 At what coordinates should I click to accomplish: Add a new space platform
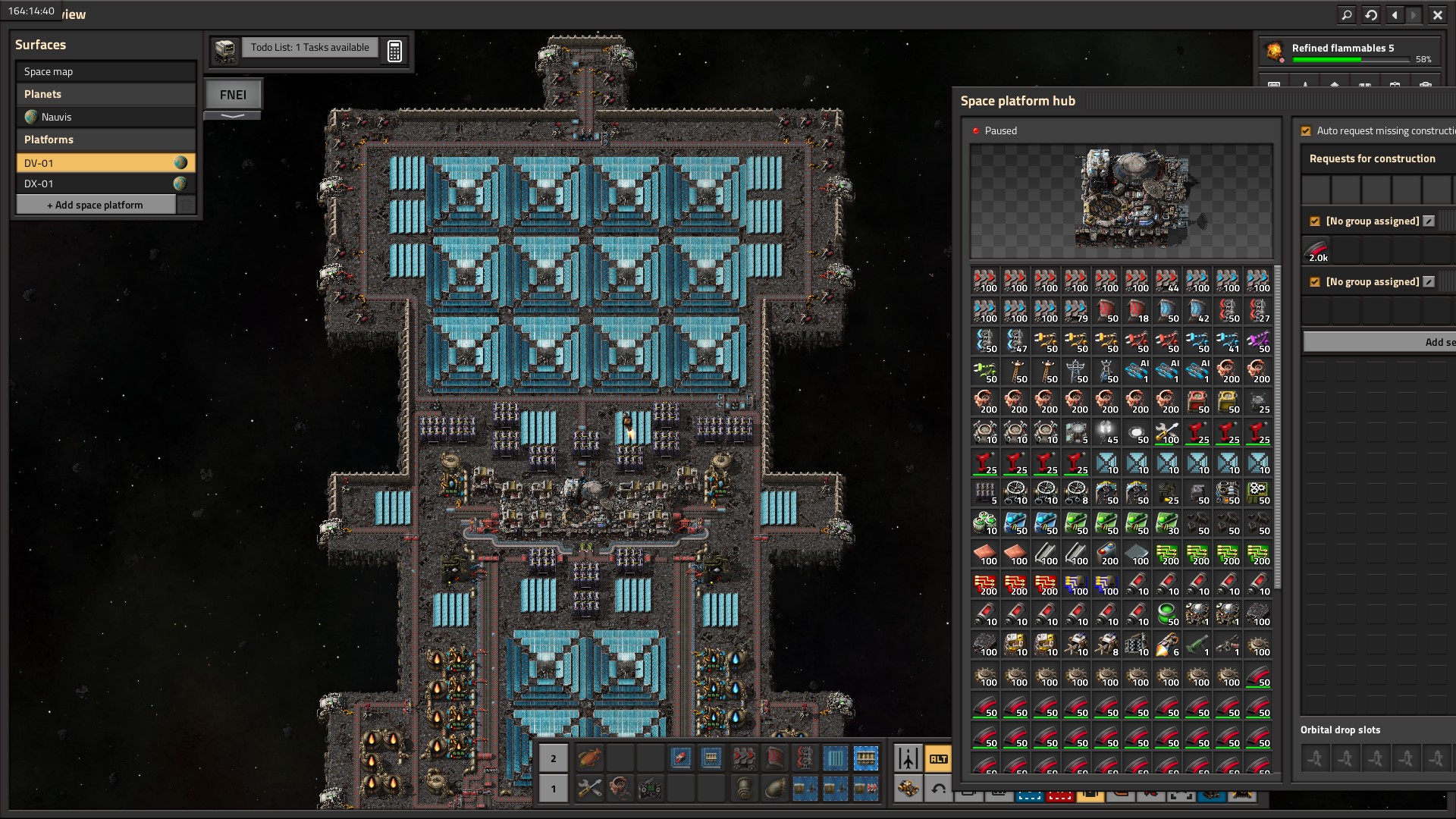96,205
